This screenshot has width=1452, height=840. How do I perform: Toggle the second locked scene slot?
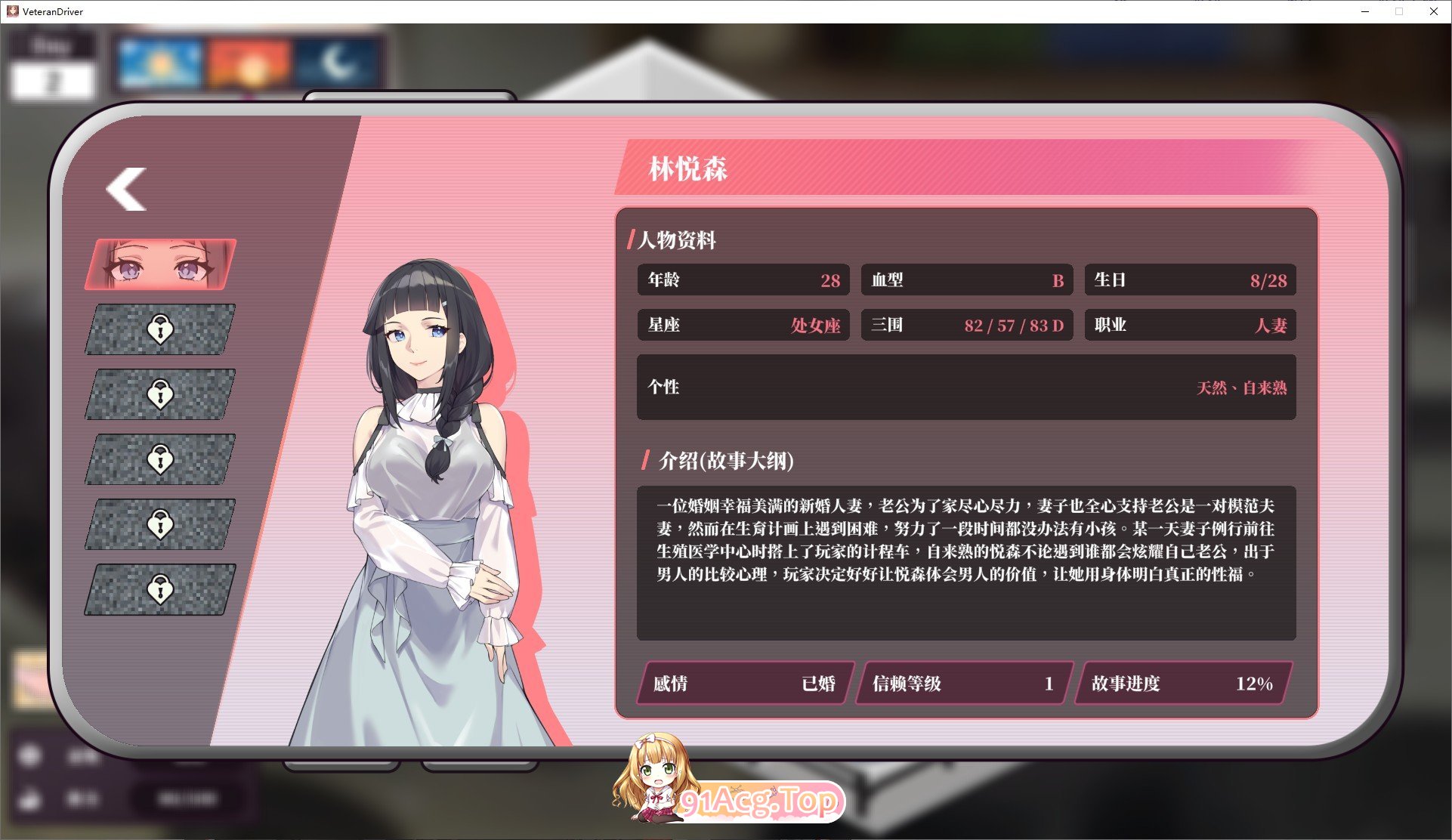point(159,394)
